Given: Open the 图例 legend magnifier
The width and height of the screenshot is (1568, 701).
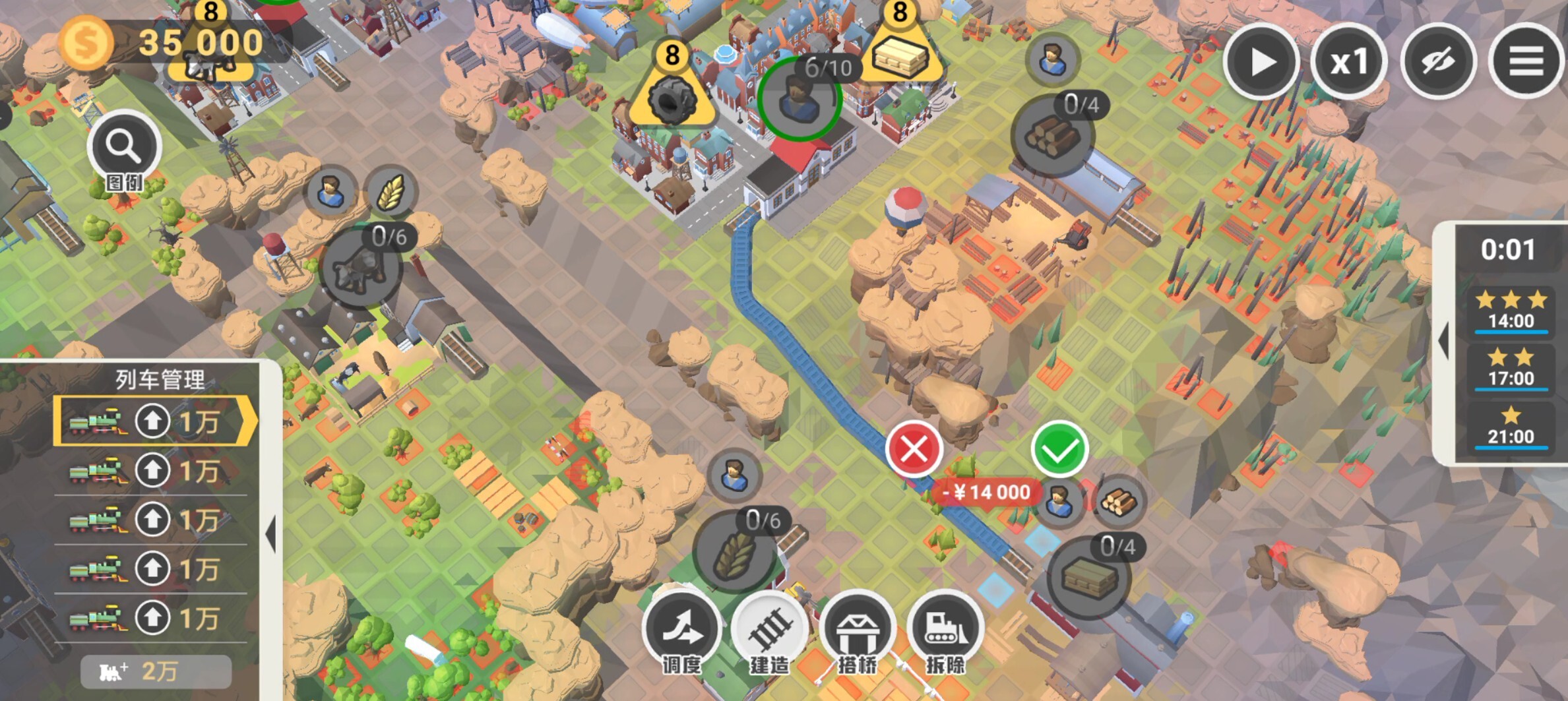Looking at the screenshot, I should tap(124, 148).
